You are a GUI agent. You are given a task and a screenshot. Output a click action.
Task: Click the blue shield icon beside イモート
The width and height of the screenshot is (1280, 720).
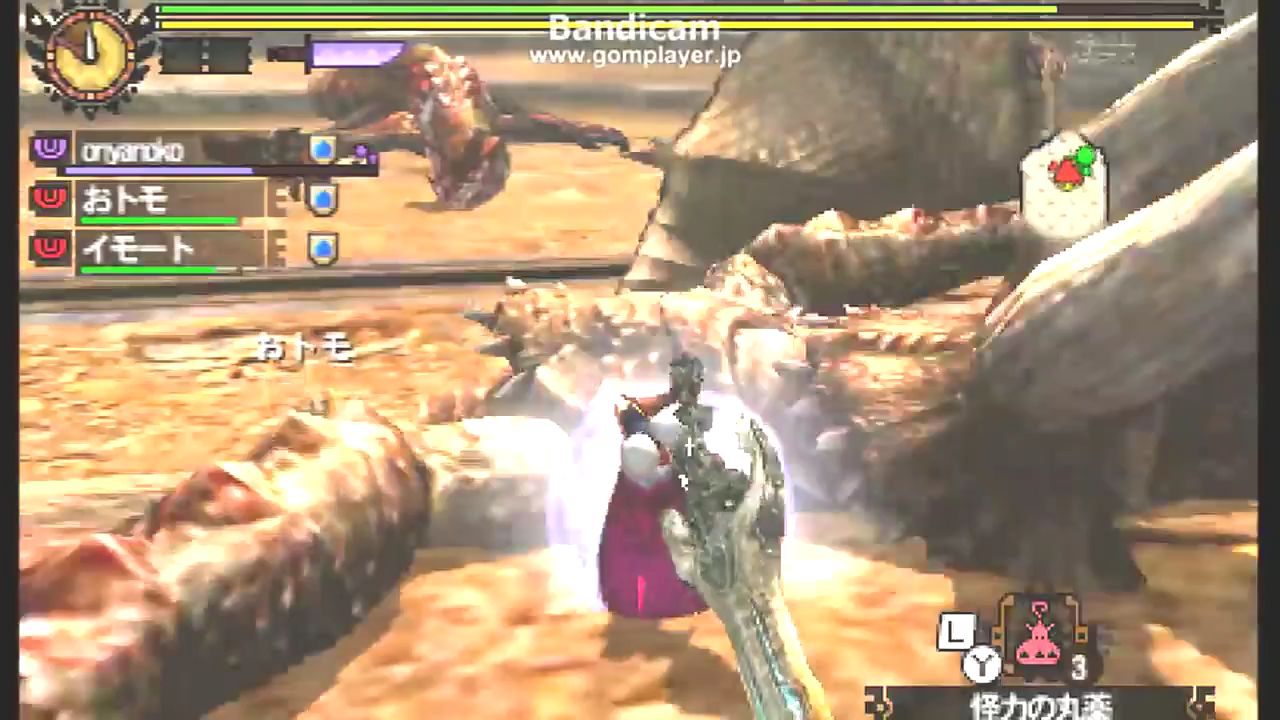(322, 249)
